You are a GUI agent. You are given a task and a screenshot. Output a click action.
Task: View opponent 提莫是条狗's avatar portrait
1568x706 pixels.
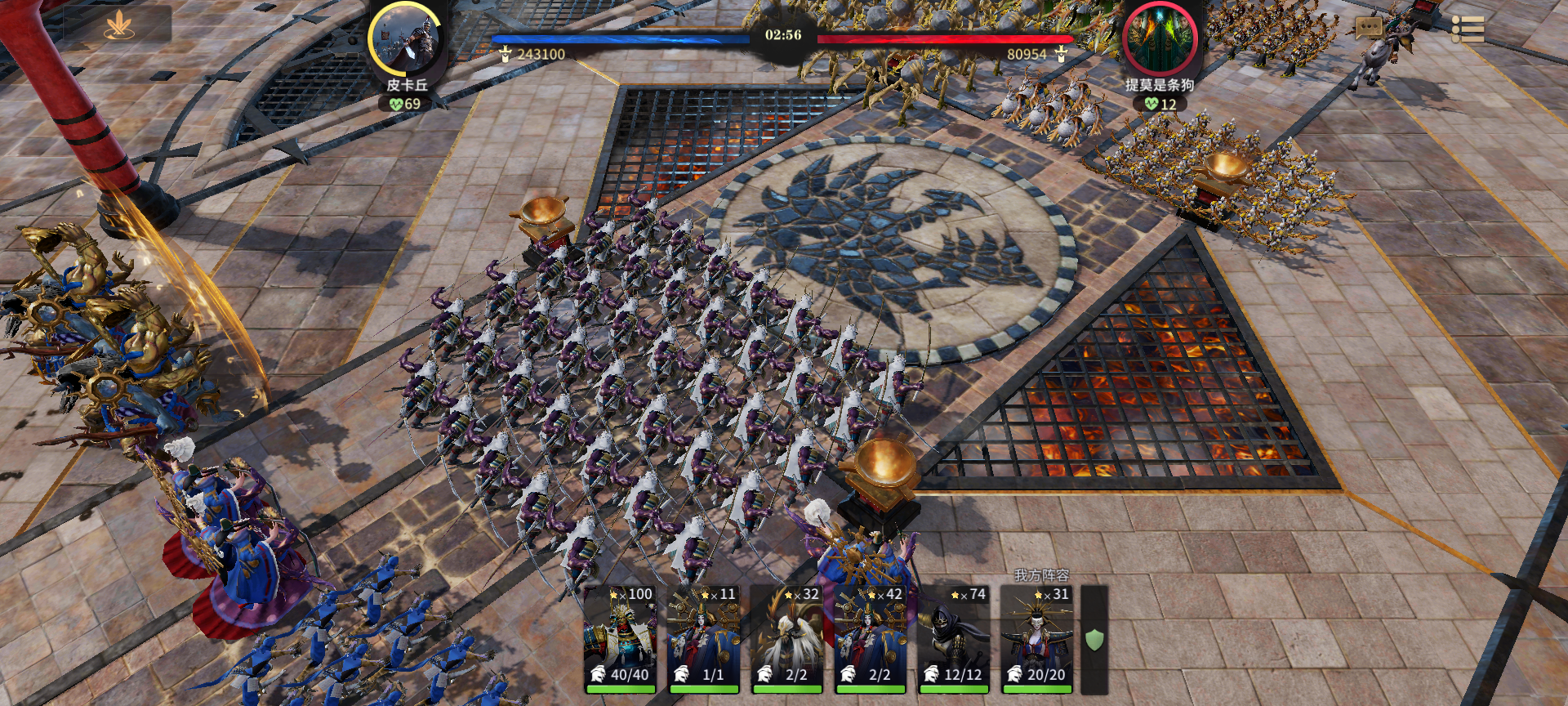[x=1160, y=39]
